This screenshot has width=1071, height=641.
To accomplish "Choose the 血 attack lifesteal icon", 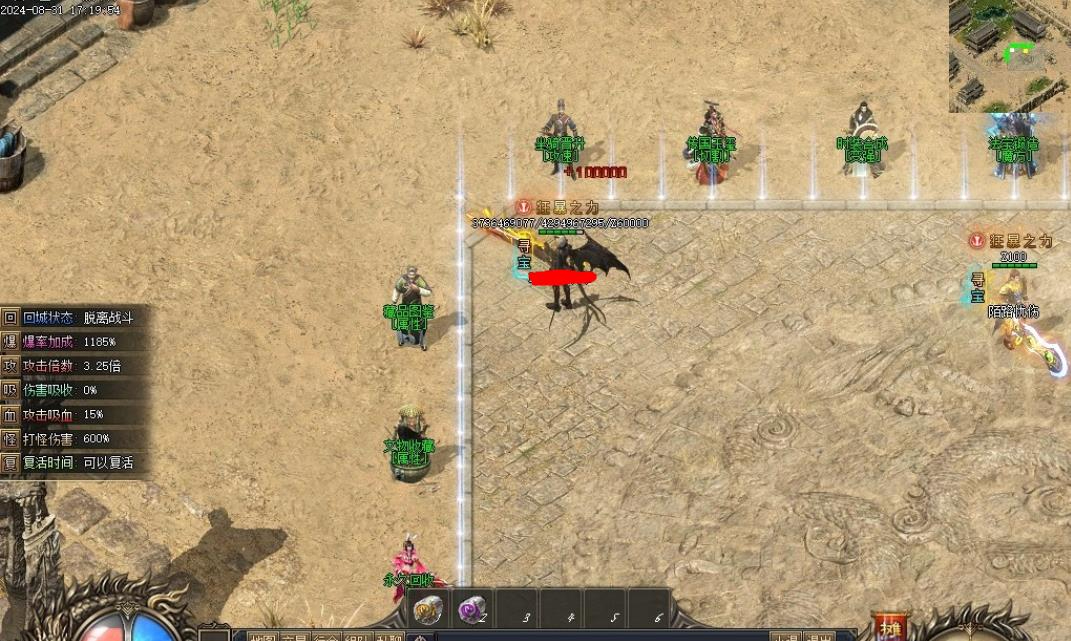I will click(10, 414).
